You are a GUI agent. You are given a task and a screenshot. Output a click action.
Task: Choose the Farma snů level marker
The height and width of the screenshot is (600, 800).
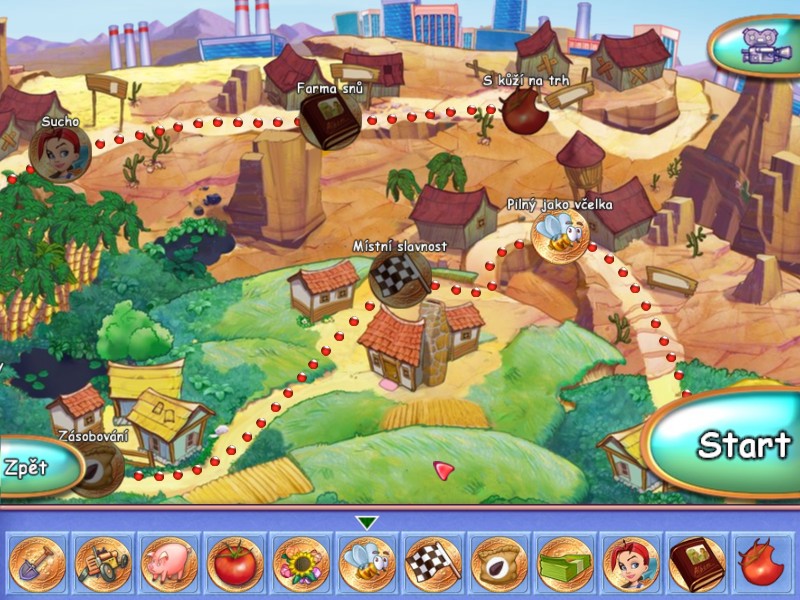330,122
